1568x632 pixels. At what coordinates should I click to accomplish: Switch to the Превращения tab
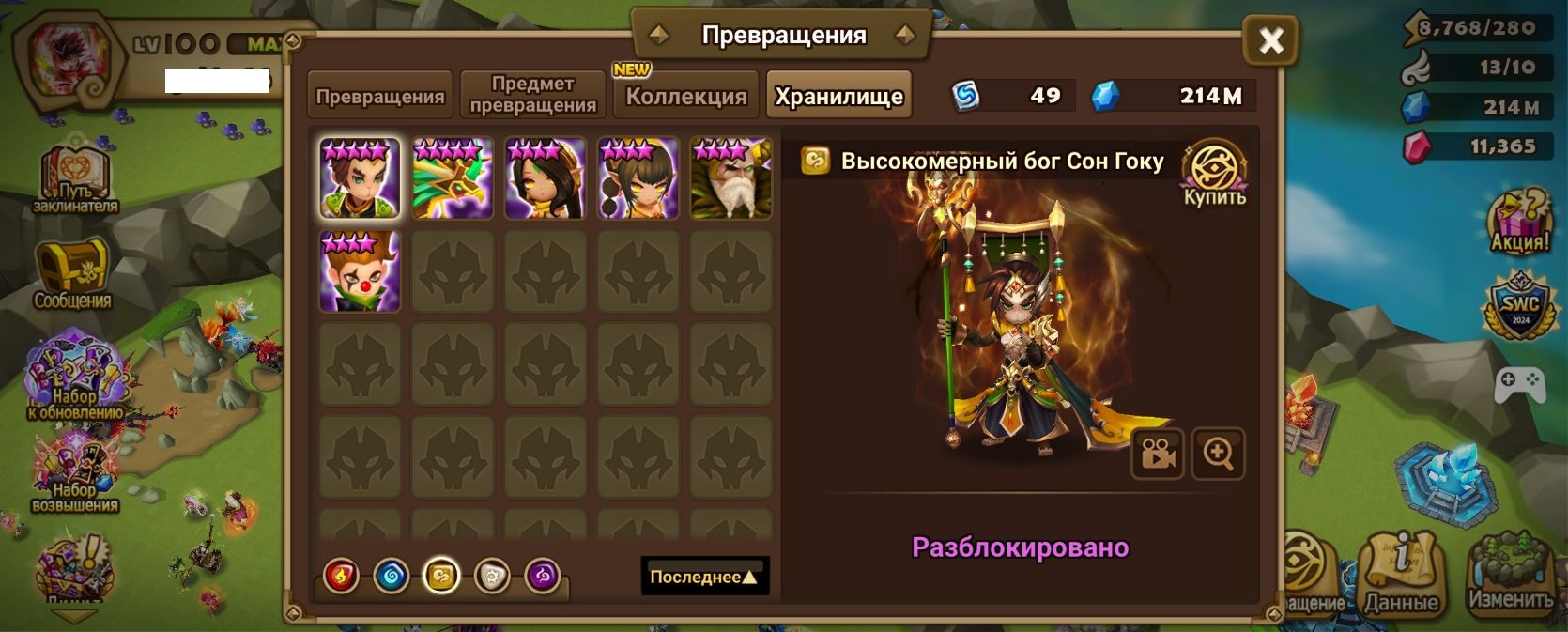point(380,96)
